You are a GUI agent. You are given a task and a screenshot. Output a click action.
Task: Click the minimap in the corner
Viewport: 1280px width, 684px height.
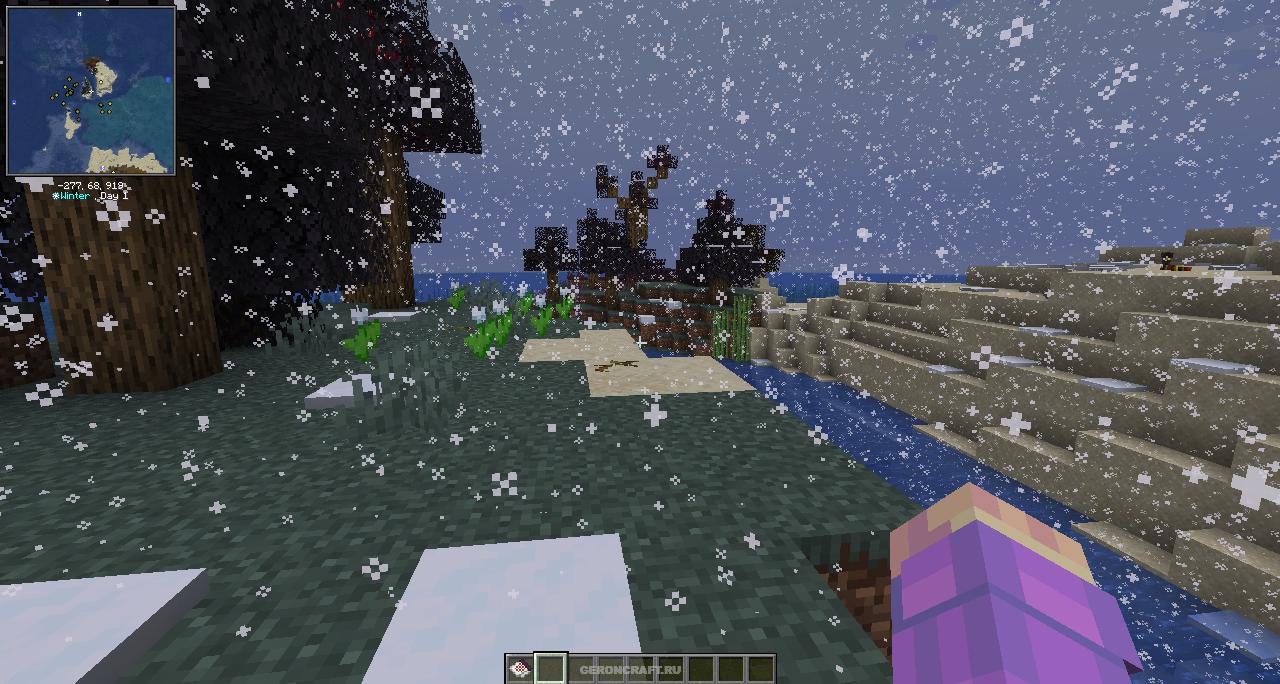91,90
